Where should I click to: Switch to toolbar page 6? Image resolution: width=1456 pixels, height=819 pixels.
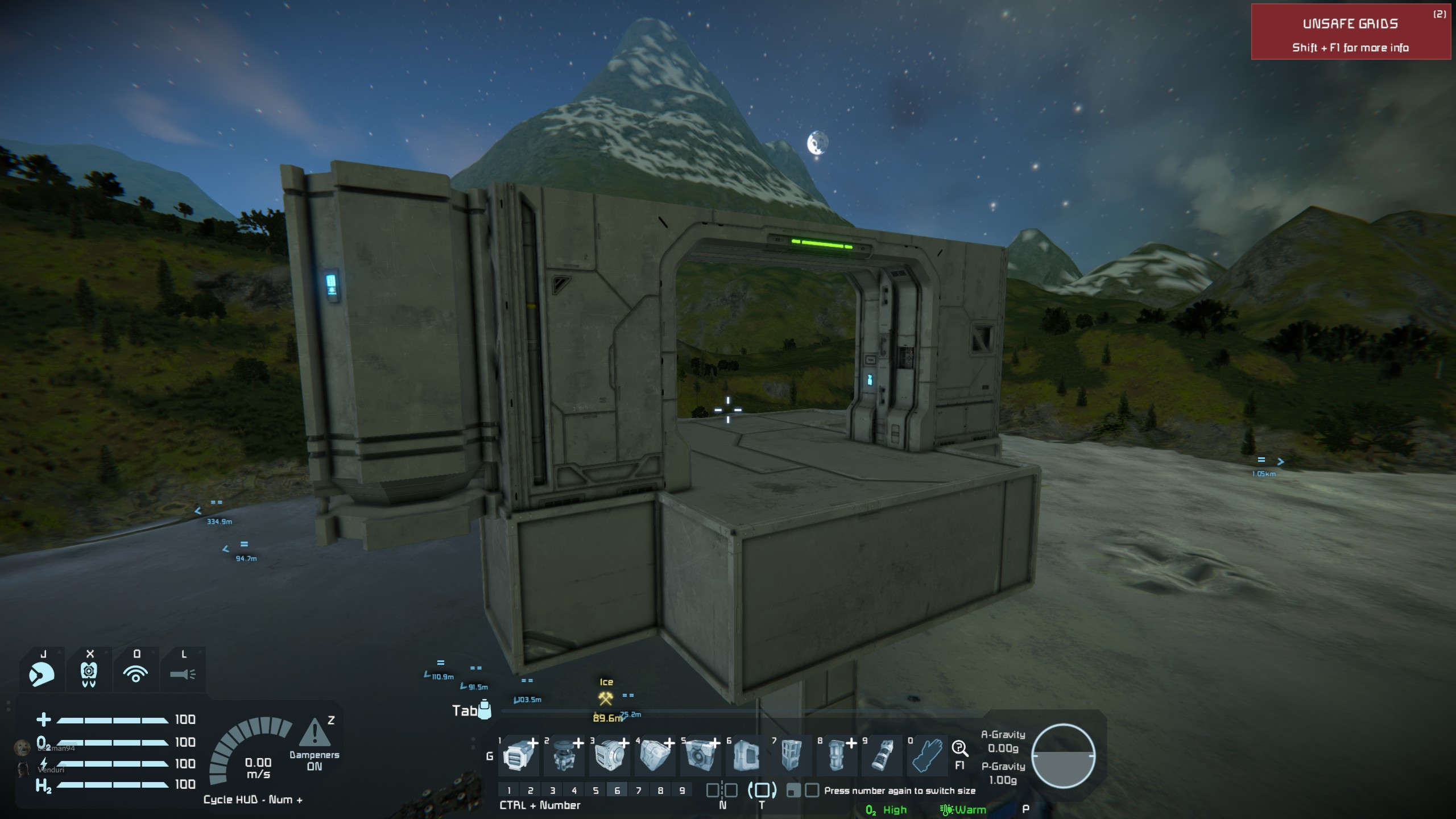pyautogui.click(x=617, y=790)
